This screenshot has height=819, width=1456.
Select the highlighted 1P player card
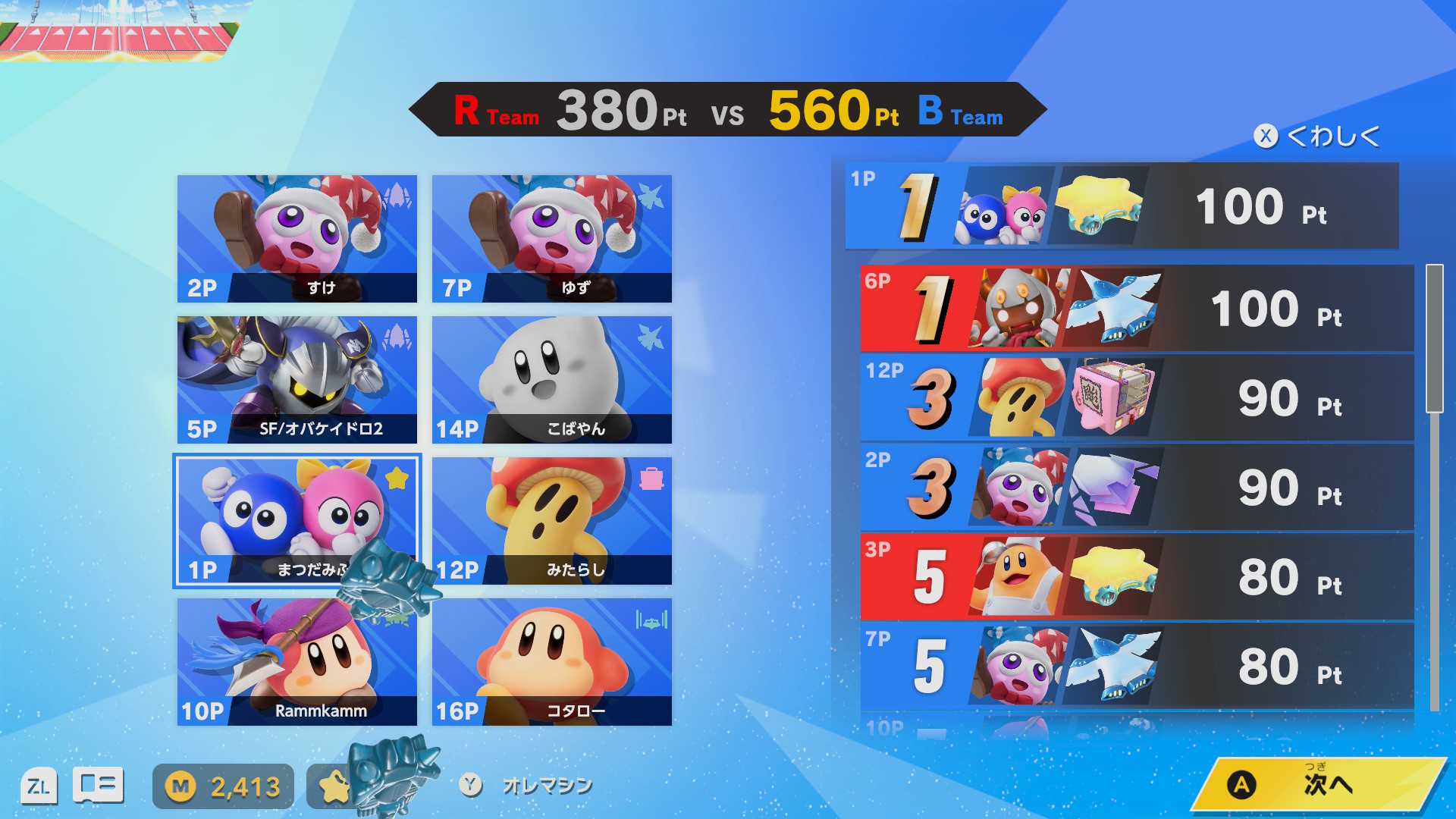coord(297,521)
